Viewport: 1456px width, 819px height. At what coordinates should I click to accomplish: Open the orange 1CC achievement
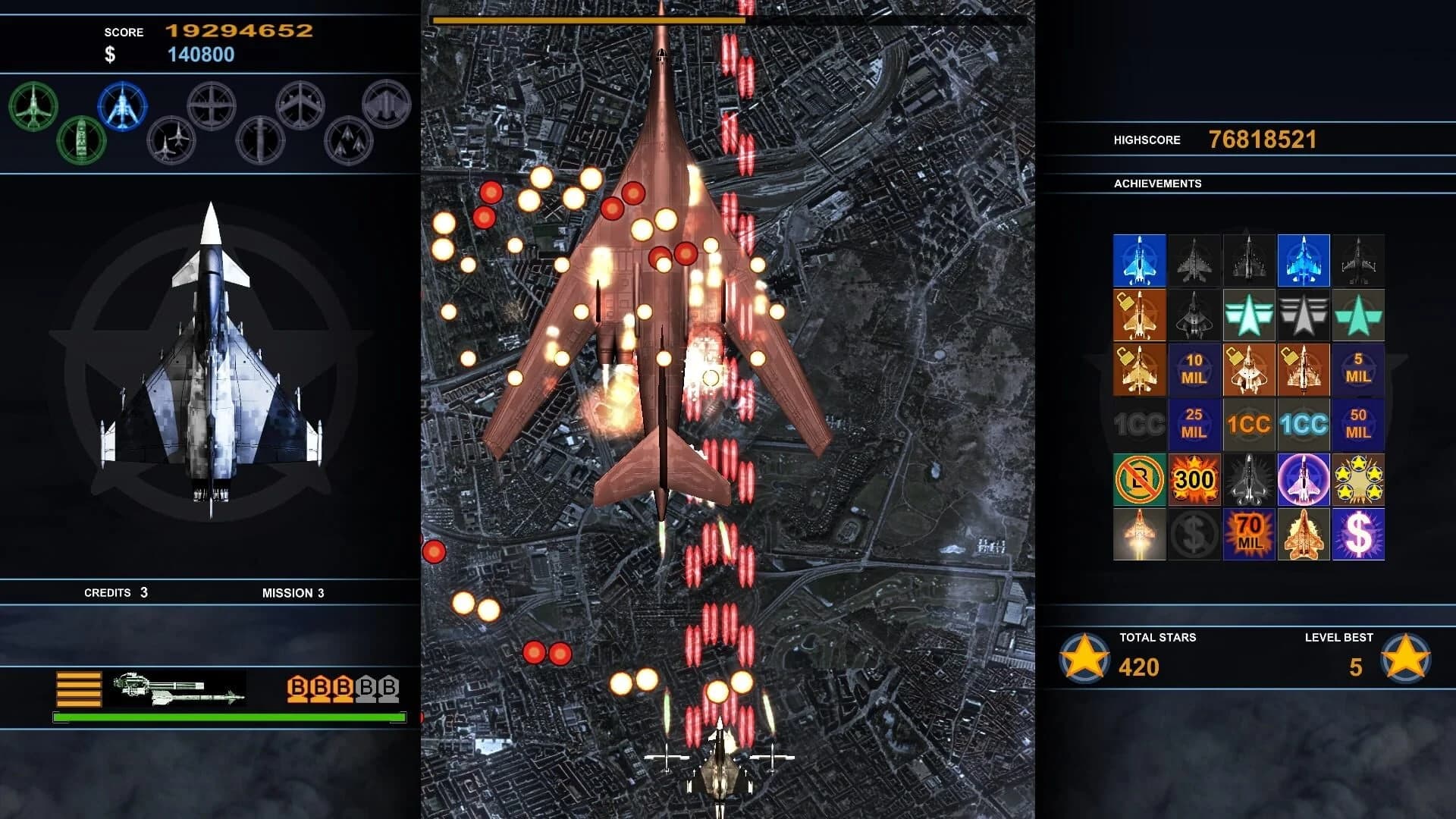coord(1248,424)
